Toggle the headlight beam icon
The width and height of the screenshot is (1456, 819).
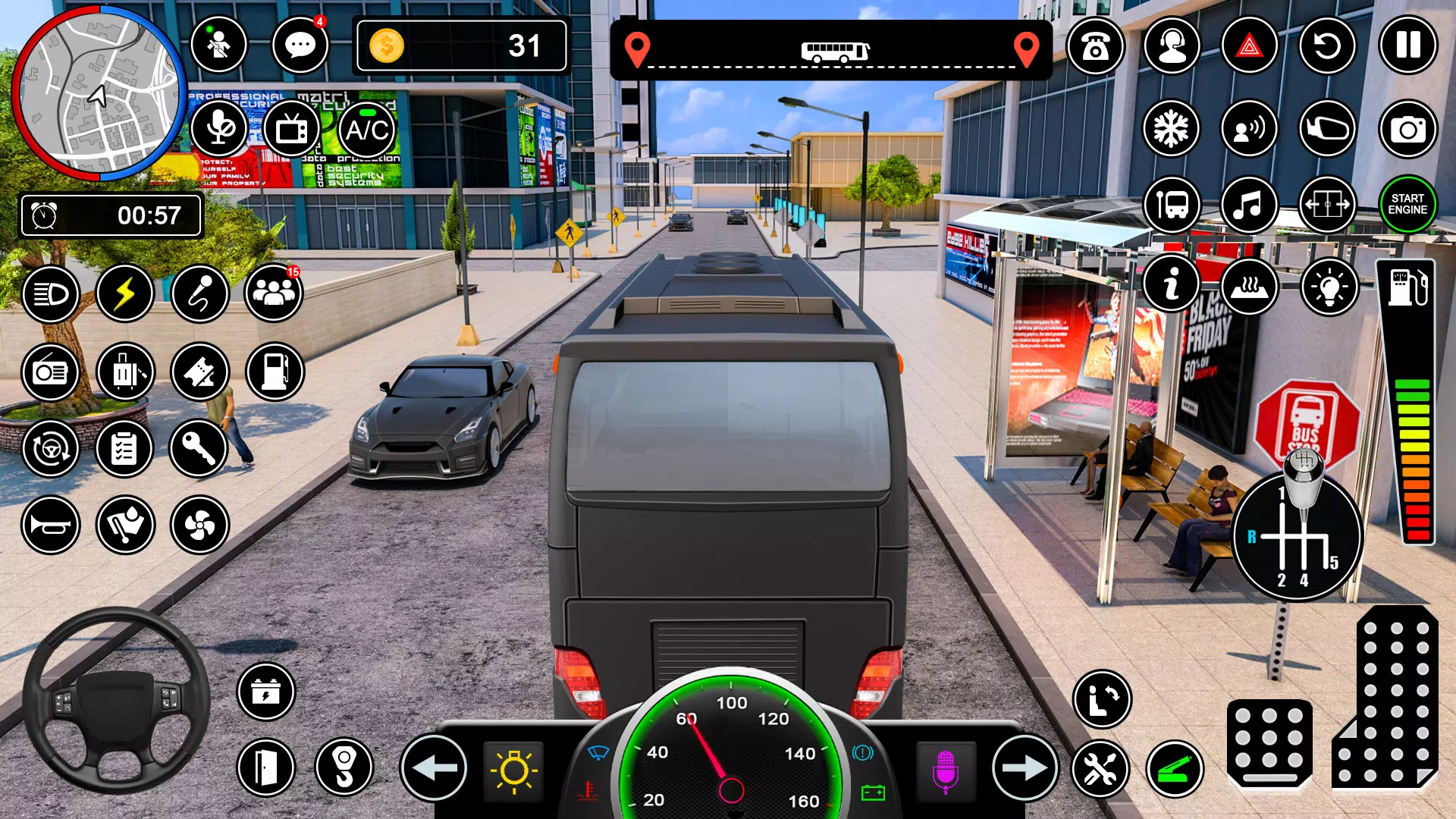pos(51,293)
